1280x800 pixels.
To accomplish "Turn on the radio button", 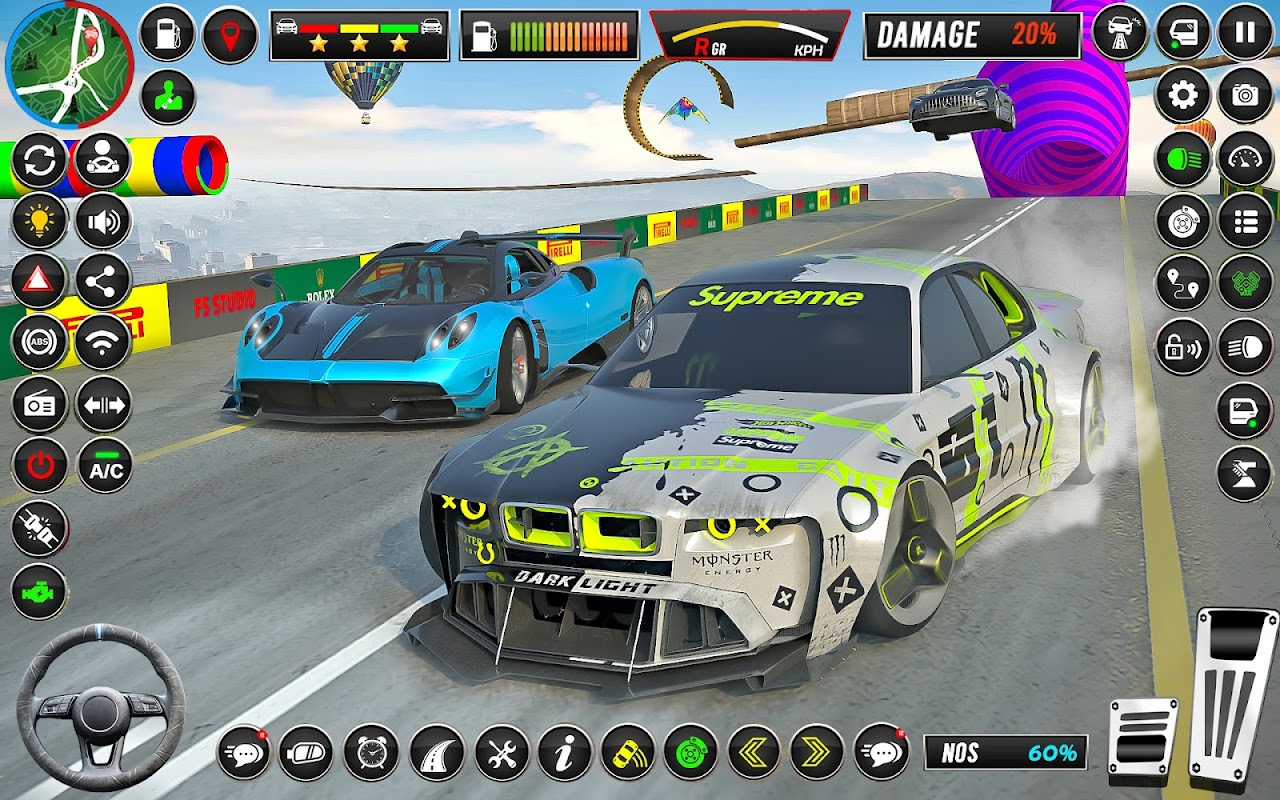I will (39, 404).
